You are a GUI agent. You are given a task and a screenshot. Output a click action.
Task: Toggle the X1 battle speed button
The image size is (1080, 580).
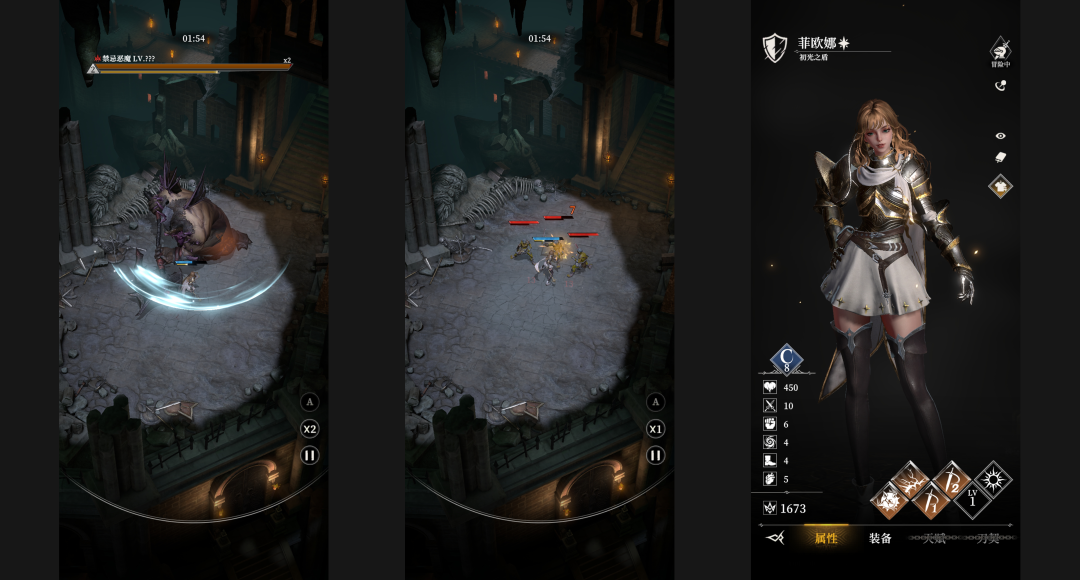coord(656,429)
